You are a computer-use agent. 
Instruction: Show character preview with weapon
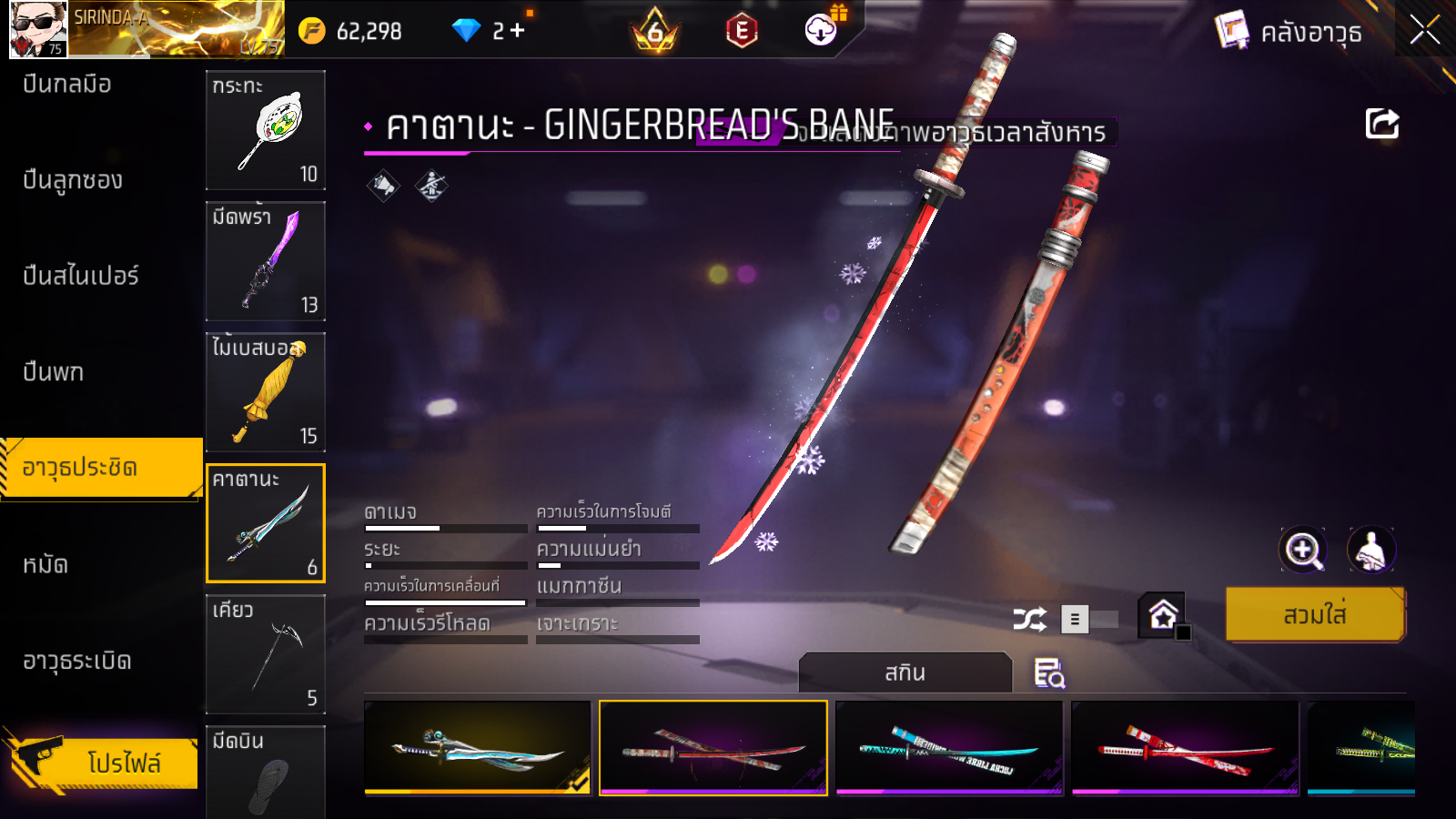pos(1370,550)
